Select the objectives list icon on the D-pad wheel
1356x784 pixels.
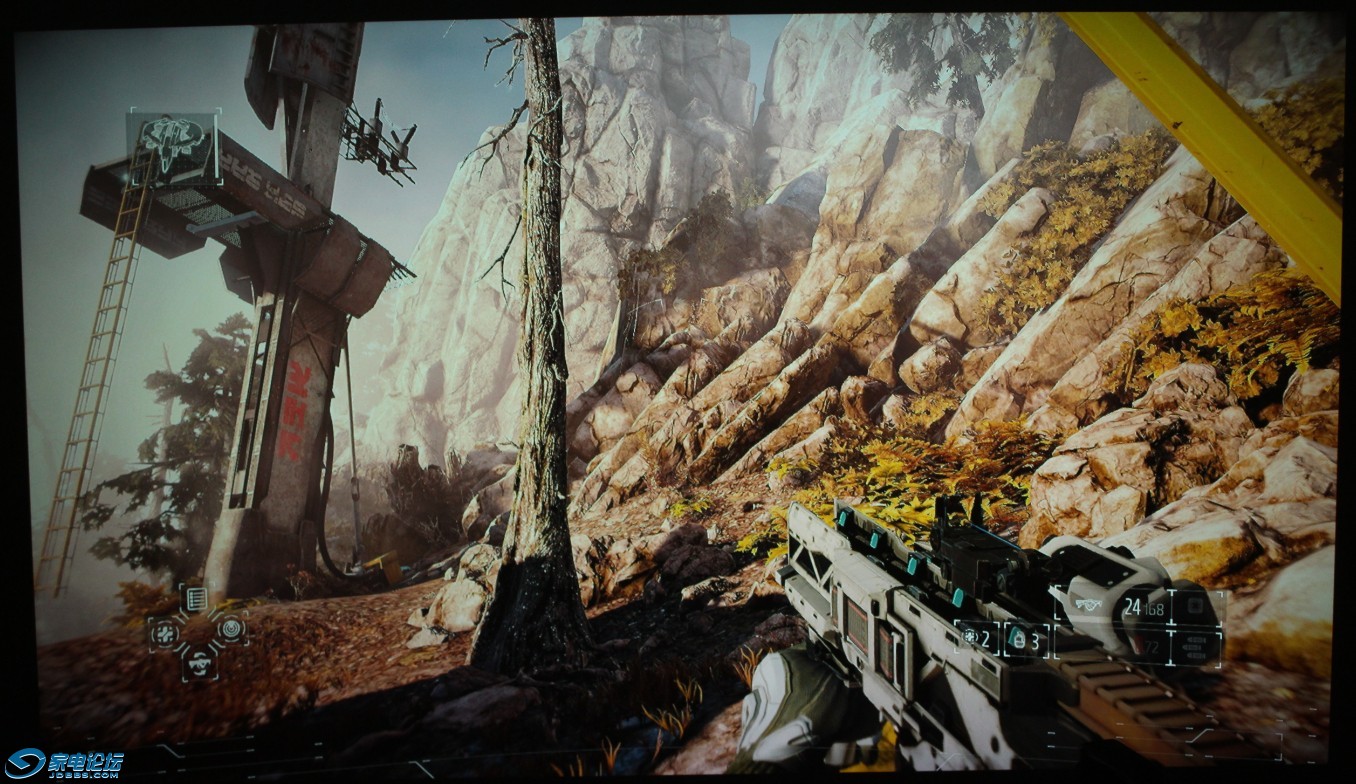[x=196, y=599]
